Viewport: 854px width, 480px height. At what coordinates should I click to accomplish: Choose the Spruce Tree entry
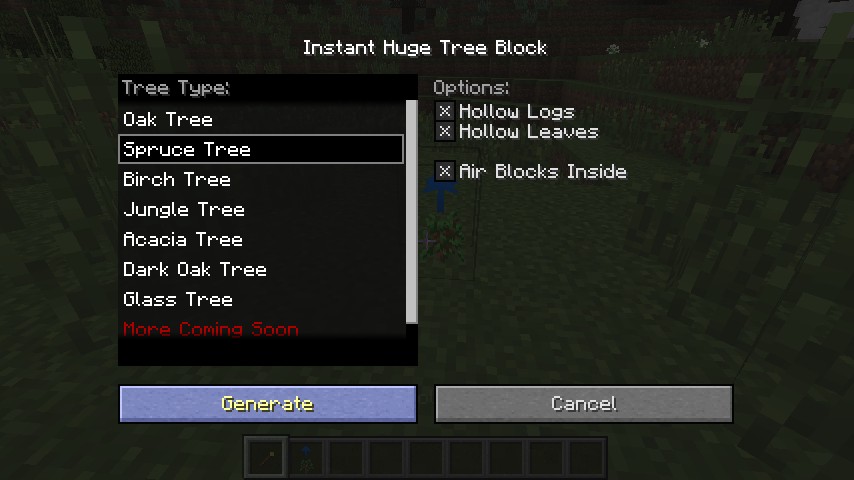187,150
